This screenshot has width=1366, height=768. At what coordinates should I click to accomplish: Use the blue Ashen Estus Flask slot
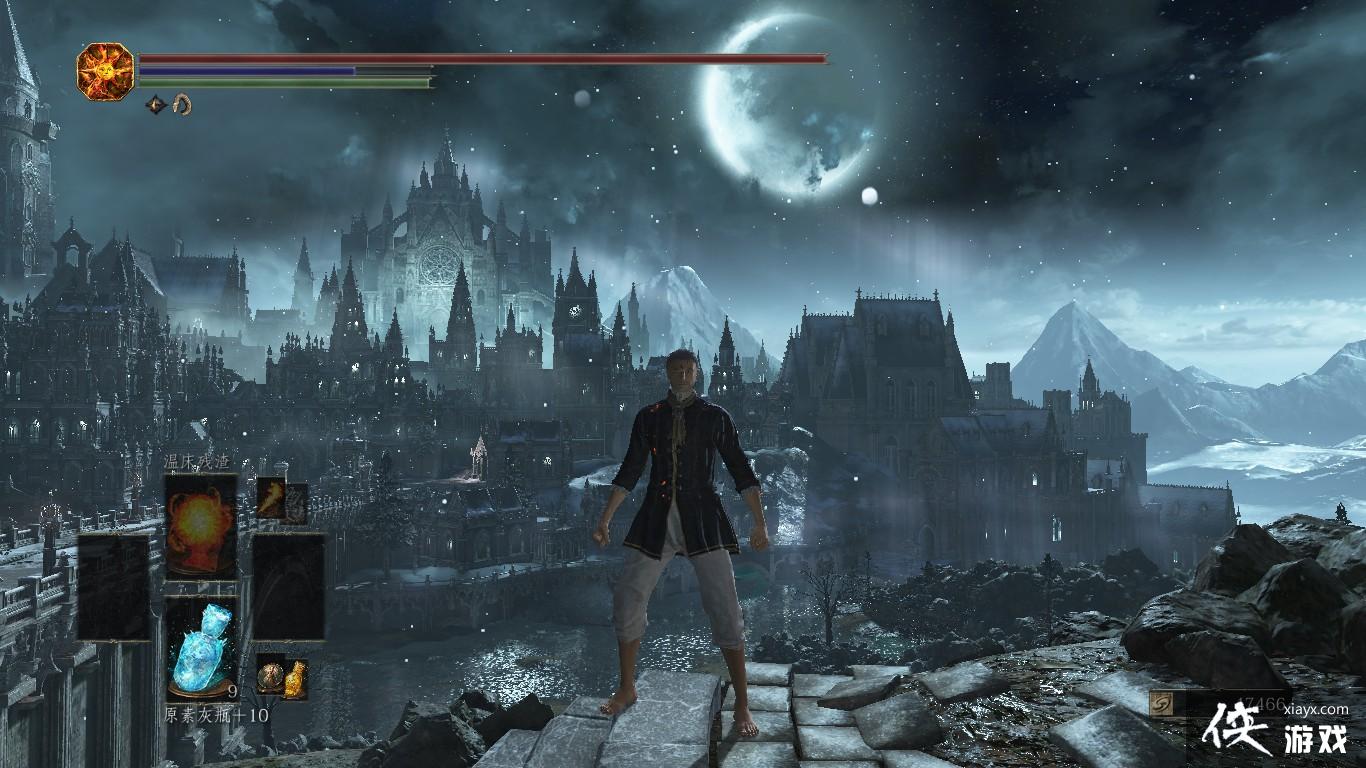(x=201, y=646)
